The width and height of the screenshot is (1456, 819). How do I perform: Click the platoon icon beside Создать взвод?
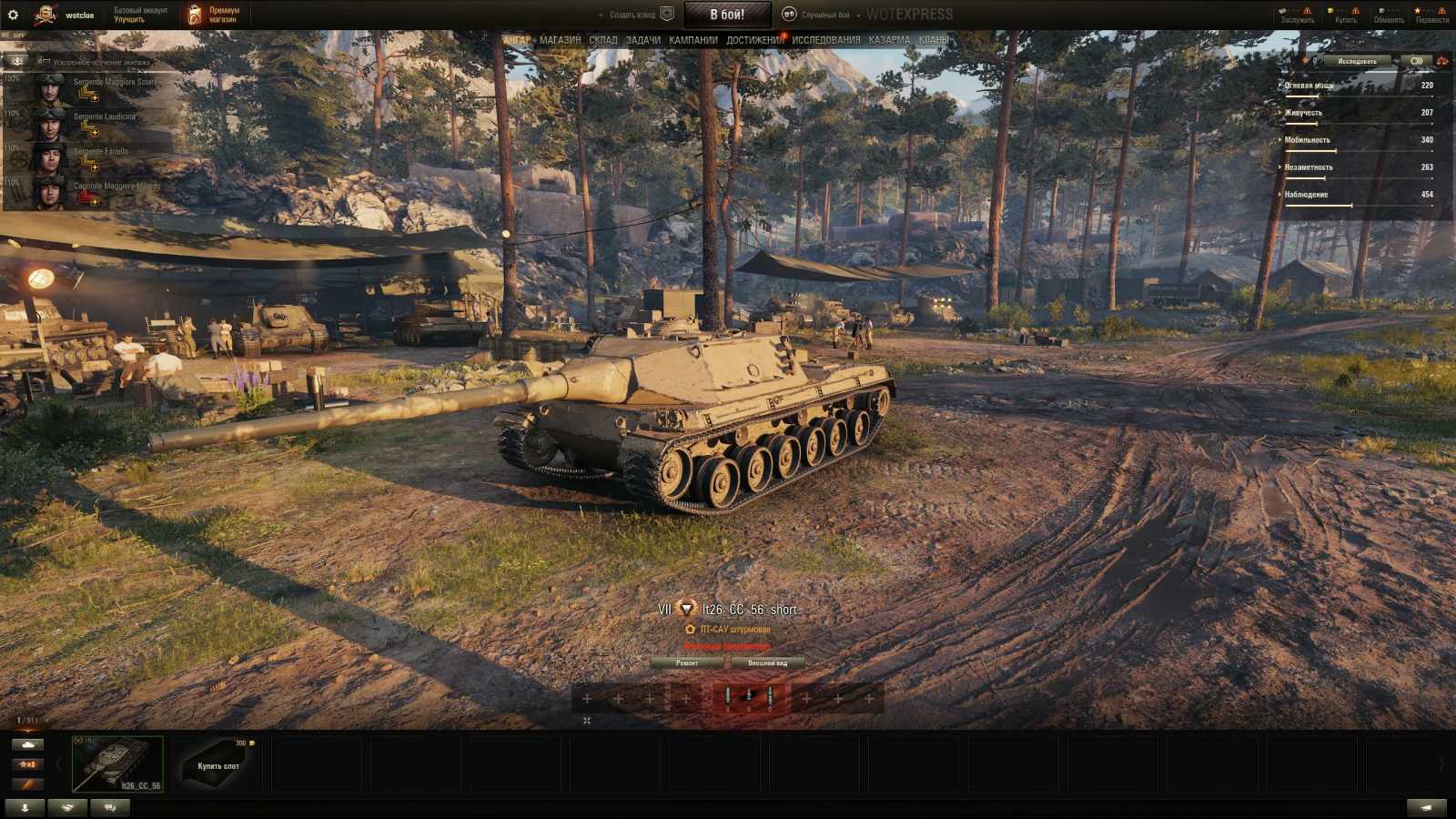click(667, 14)
